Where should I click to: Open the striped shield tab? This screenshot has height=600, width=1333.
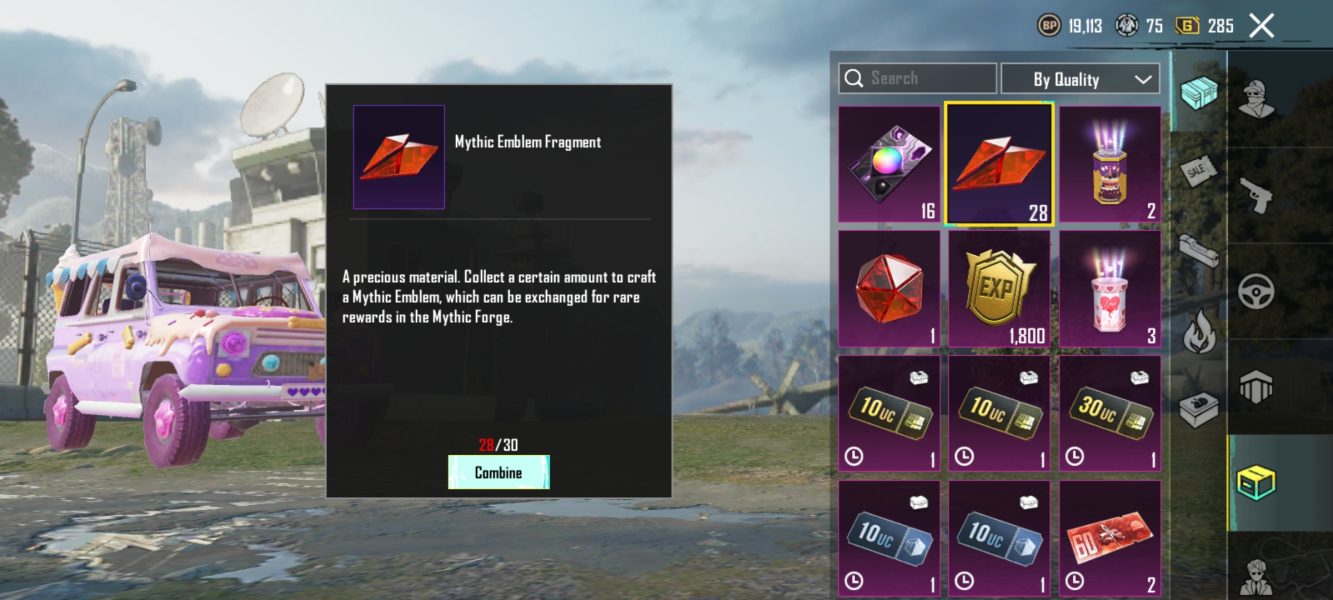pyautogui.click(x=1257, y=387)
